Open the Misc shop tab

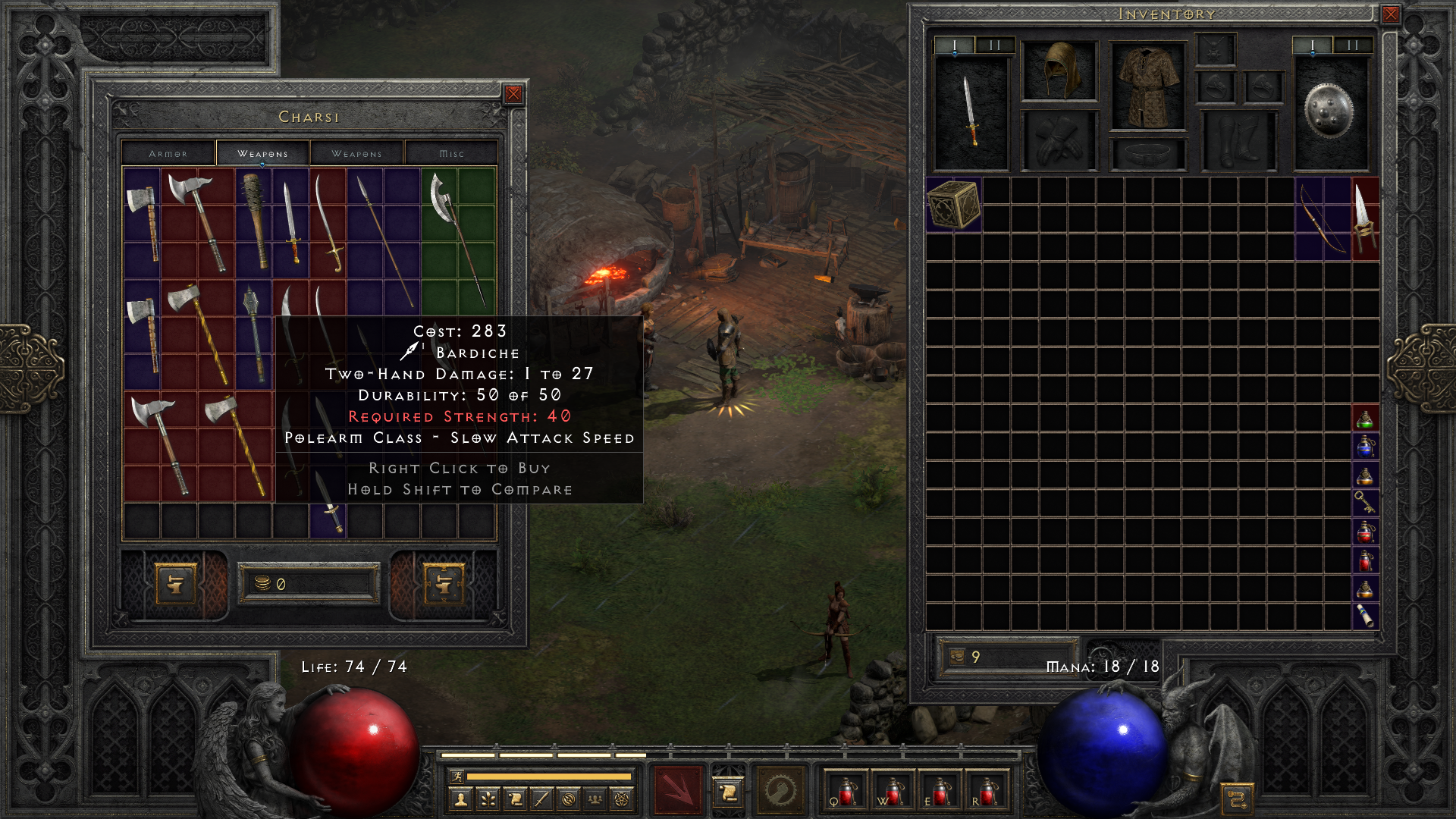(x=451, y=153)
